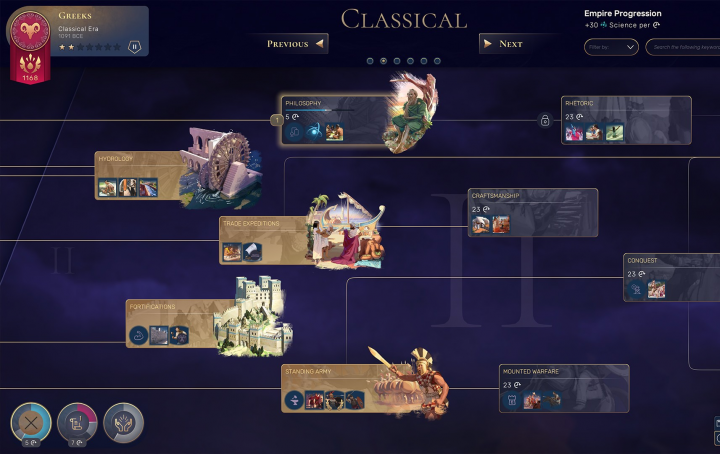Focus the keyword search field

point(684,46)
